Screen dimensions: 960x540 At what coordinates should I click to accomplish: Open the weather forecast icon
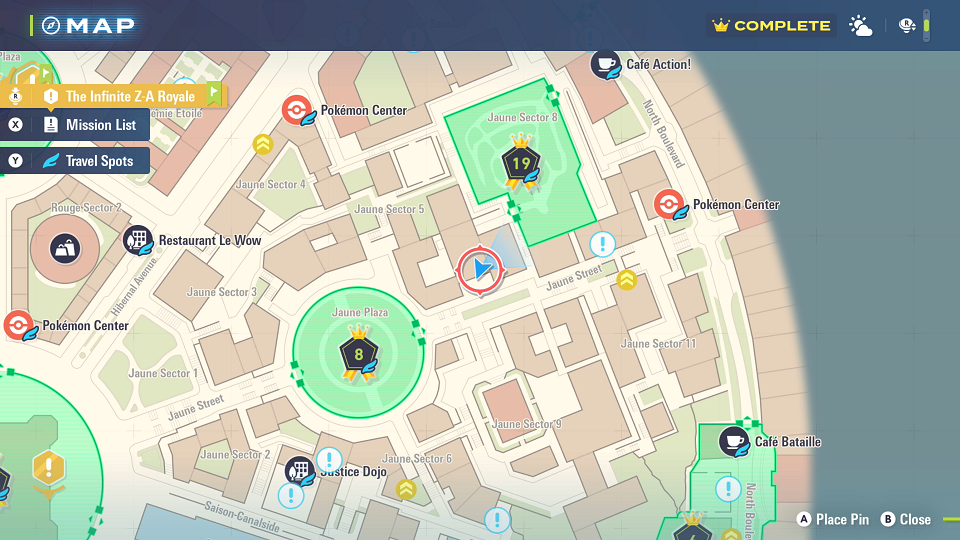(x=860, y=26)
